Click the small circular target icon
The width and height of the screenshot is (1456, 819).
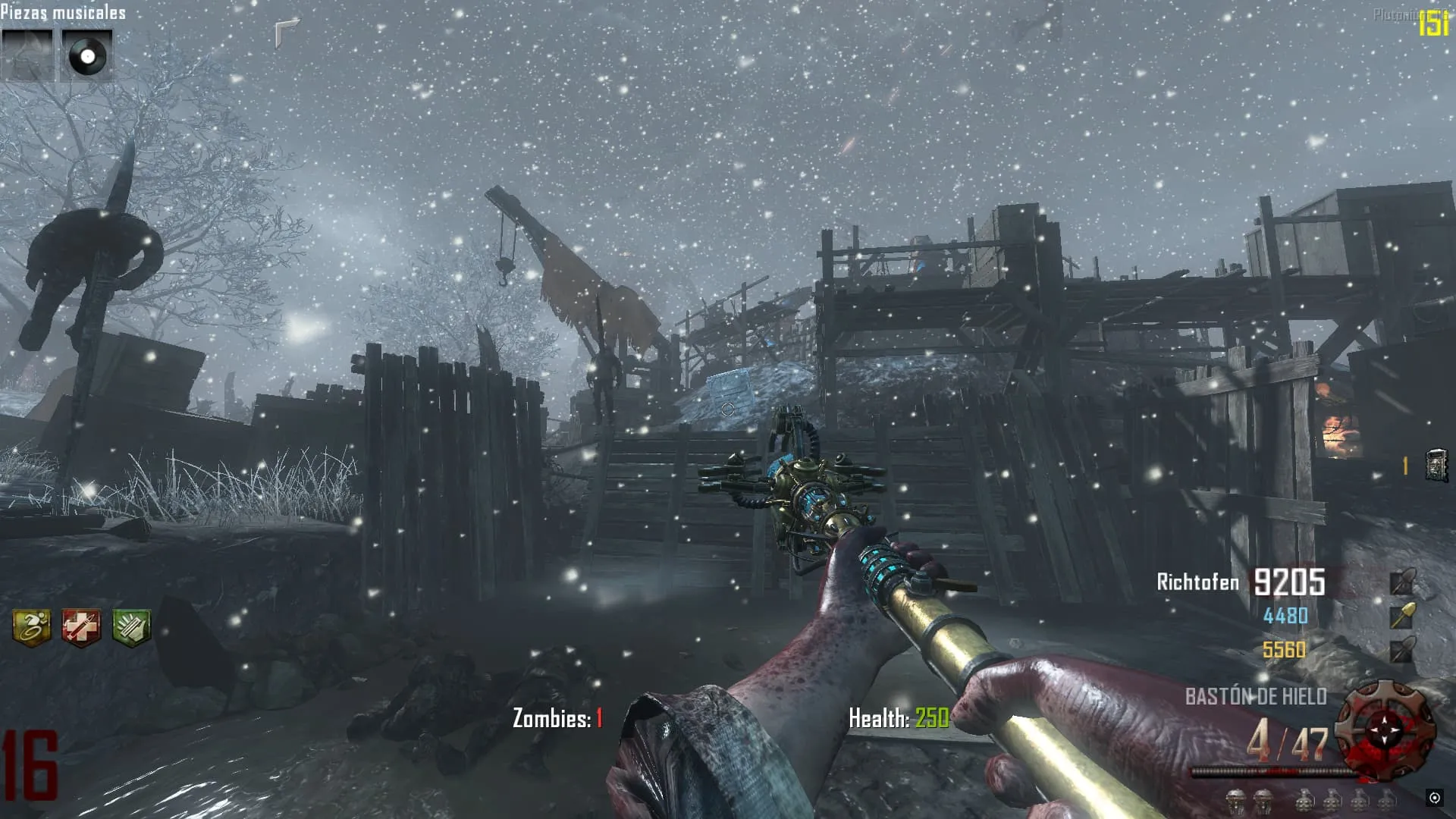click(1434, 797)
